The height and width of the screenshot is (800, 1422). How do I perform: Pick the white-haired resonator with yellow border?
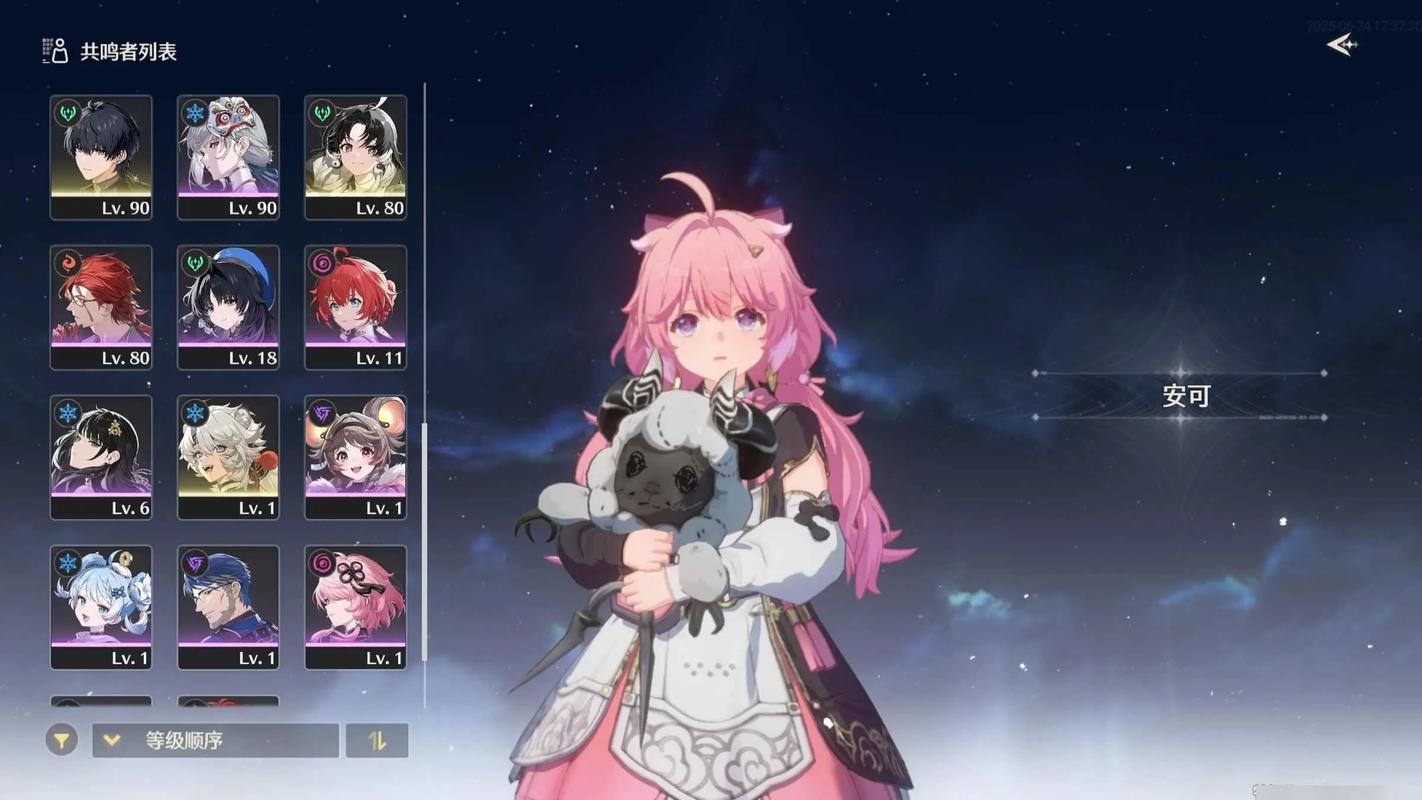(228, 457)
